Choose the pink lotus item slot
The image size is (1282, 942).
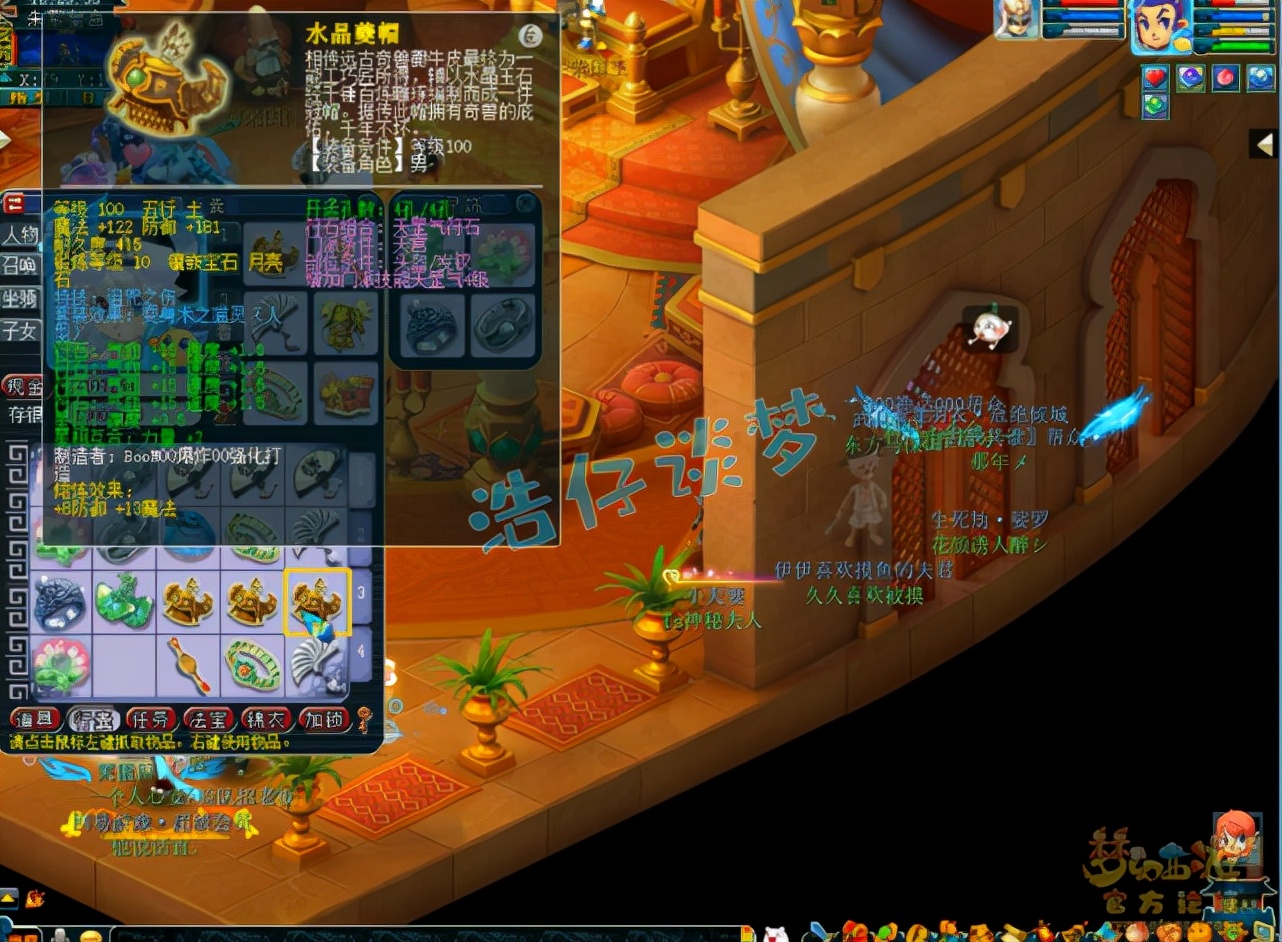[x=60, y=665]
